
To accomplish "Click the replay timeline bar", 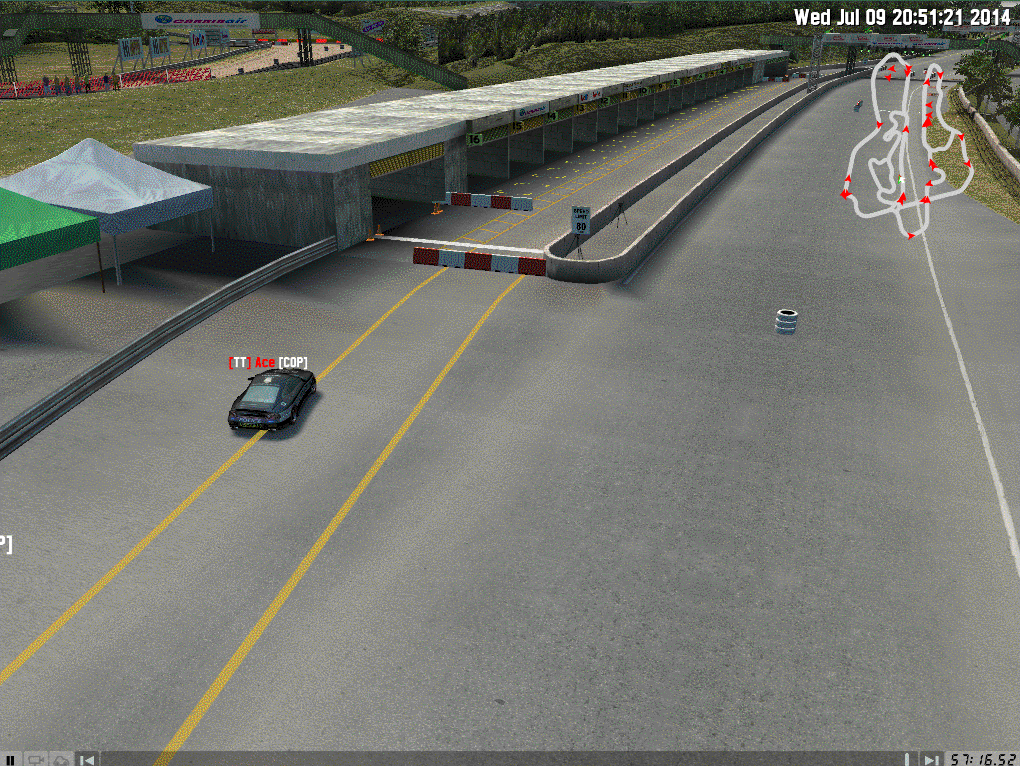I will click(500, 759).
